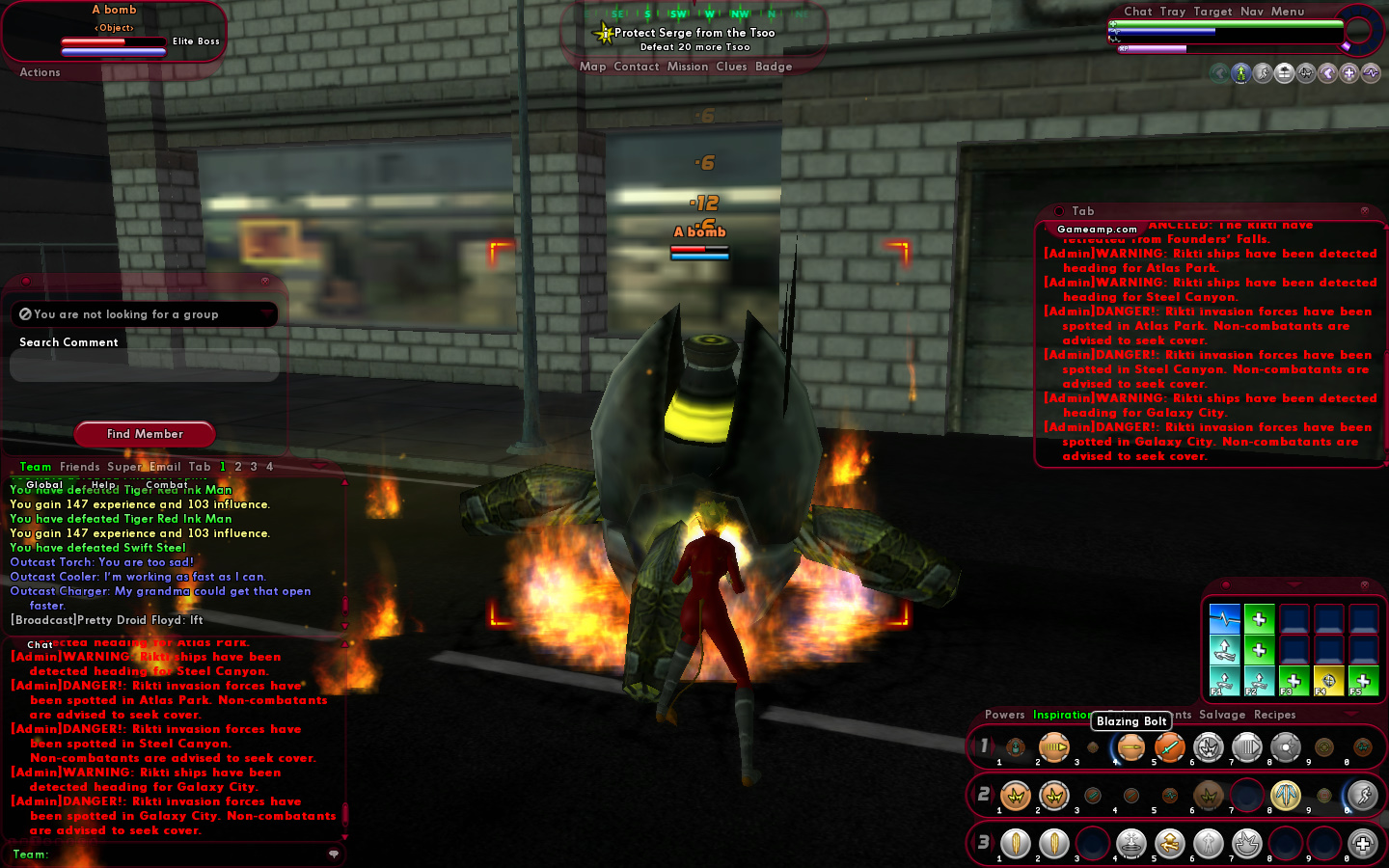This screenshot has height=868, width=1389.
Task: Open the top-right Menu
Action: tap(1287, 12)
